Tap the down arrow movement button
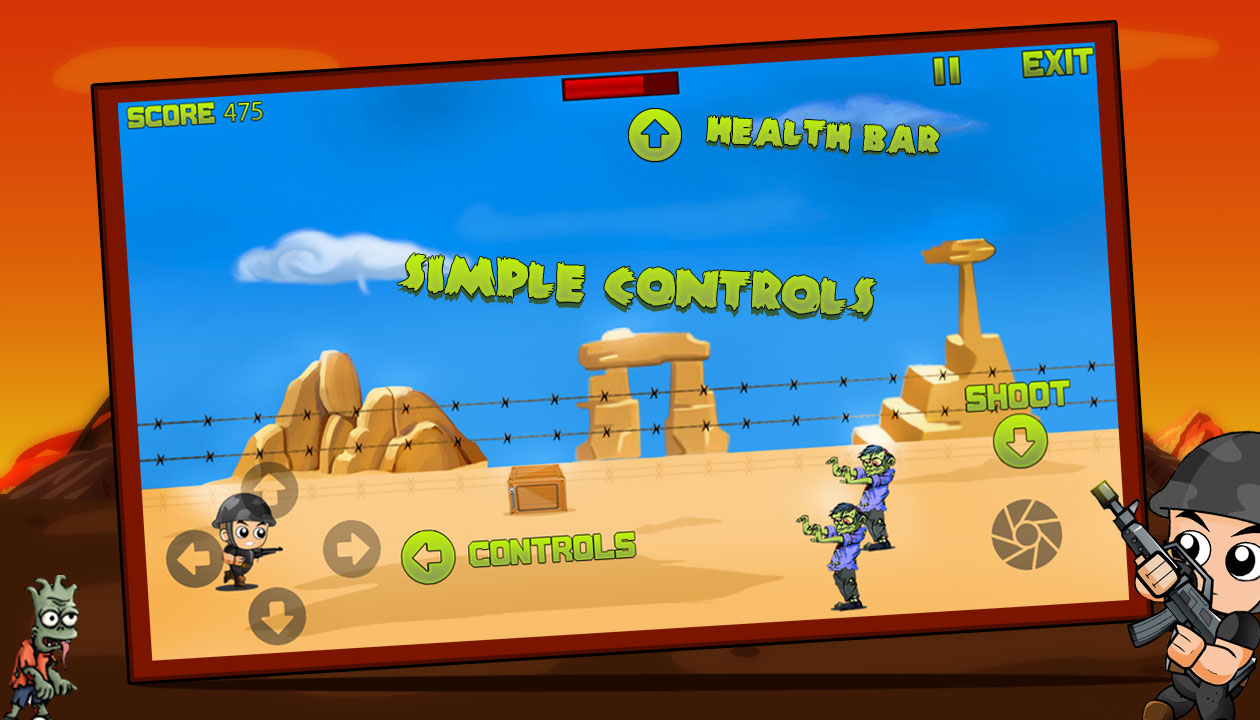 pyautogui.click(x=277, y=616)
